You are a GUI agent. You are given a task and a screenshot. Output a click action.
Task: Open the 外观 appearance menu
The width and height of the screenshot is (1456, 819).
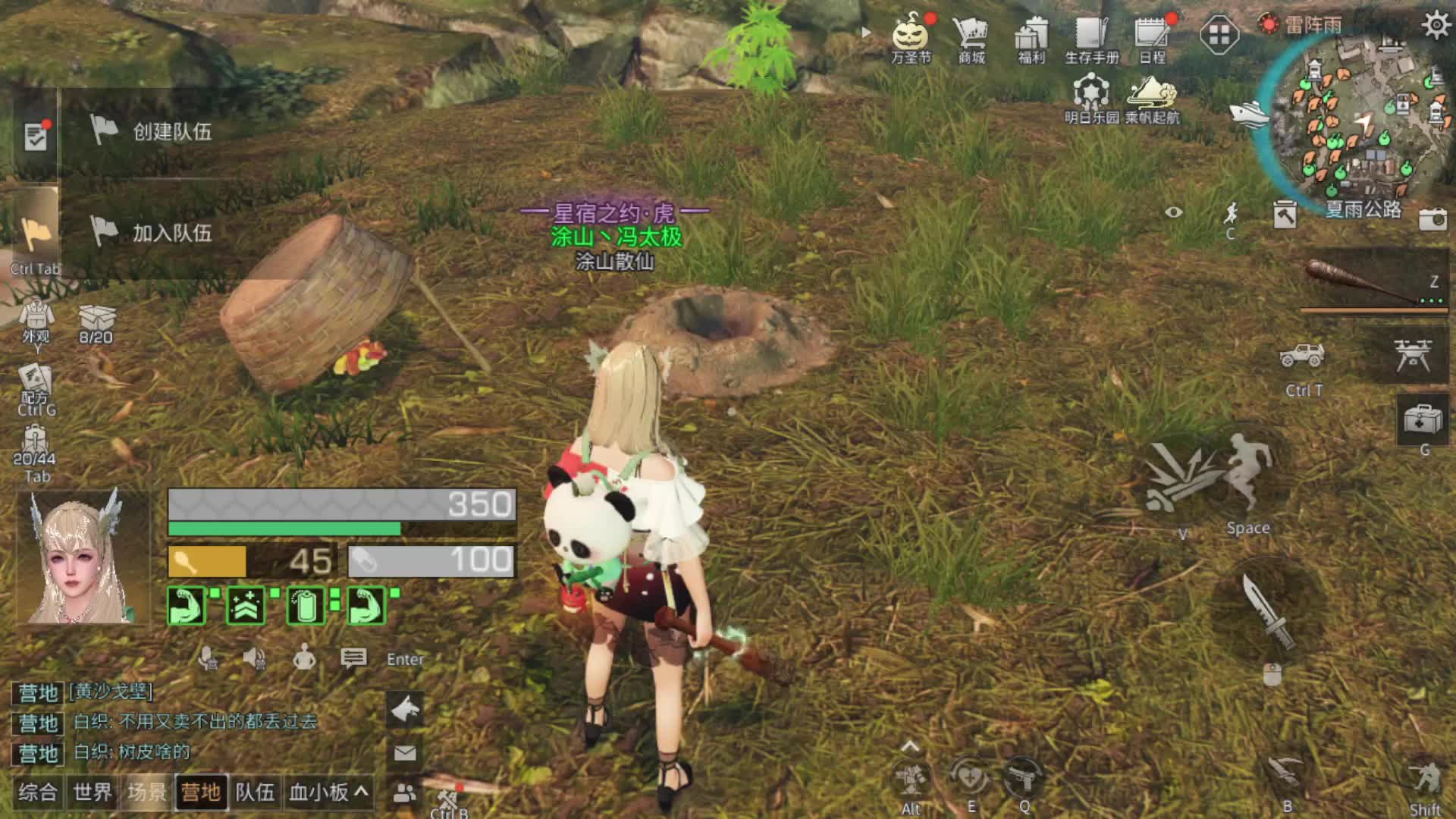click(x=36, y=320)
